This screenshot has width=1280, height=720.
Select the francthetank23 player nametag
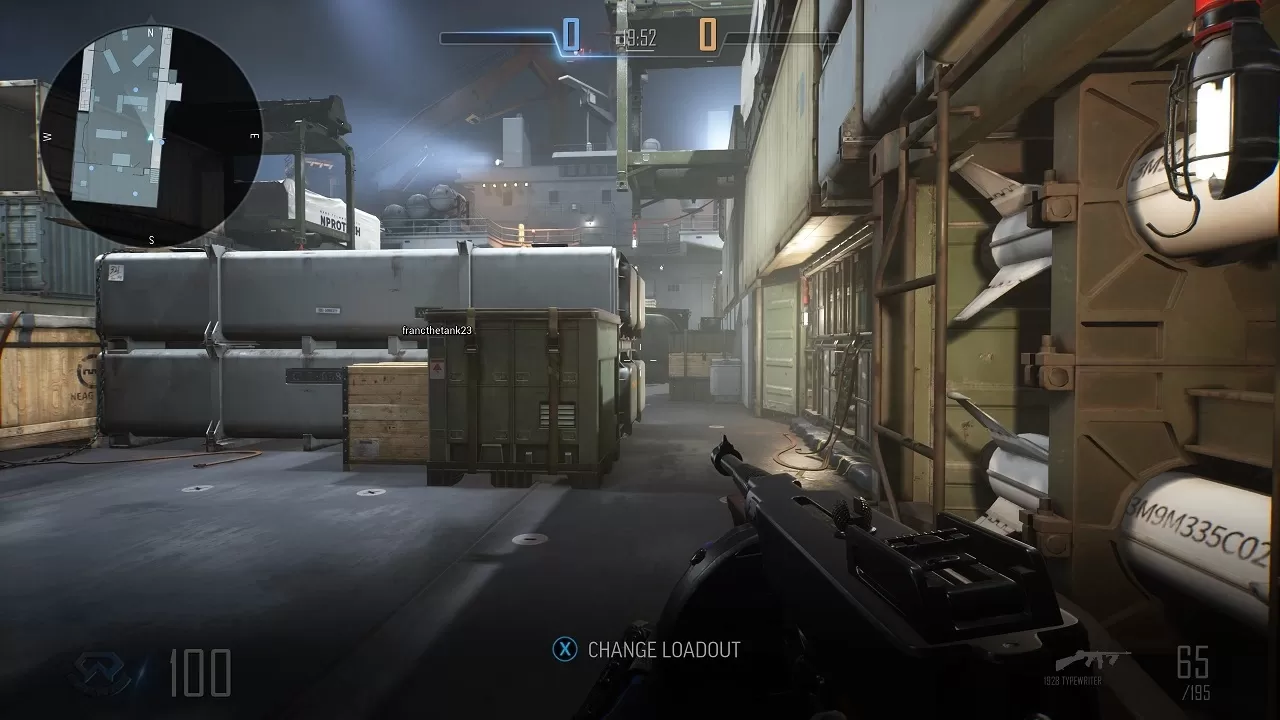tap(437, 330)
